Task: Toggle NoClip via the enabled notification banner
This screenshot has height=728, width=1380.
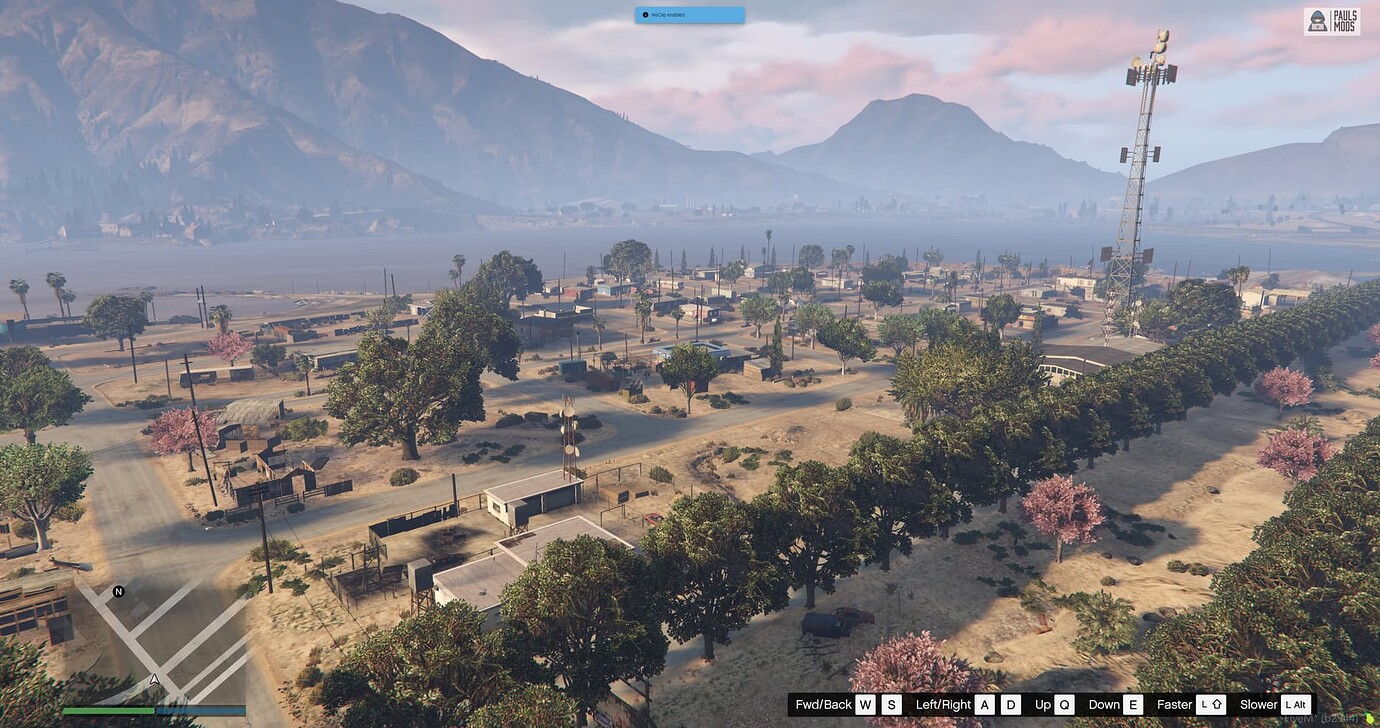Action: [x=690, y=14]
